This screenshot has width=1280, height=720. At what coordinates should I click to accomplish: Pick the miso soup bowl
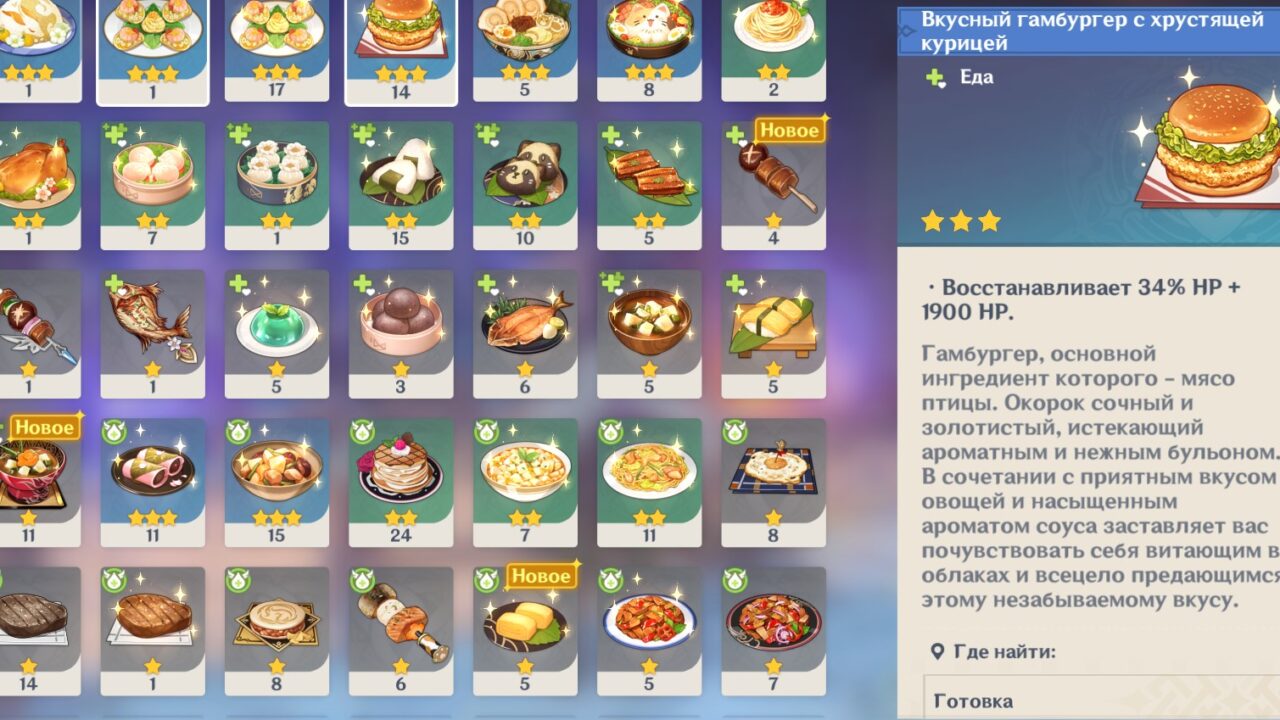(649, 326)
